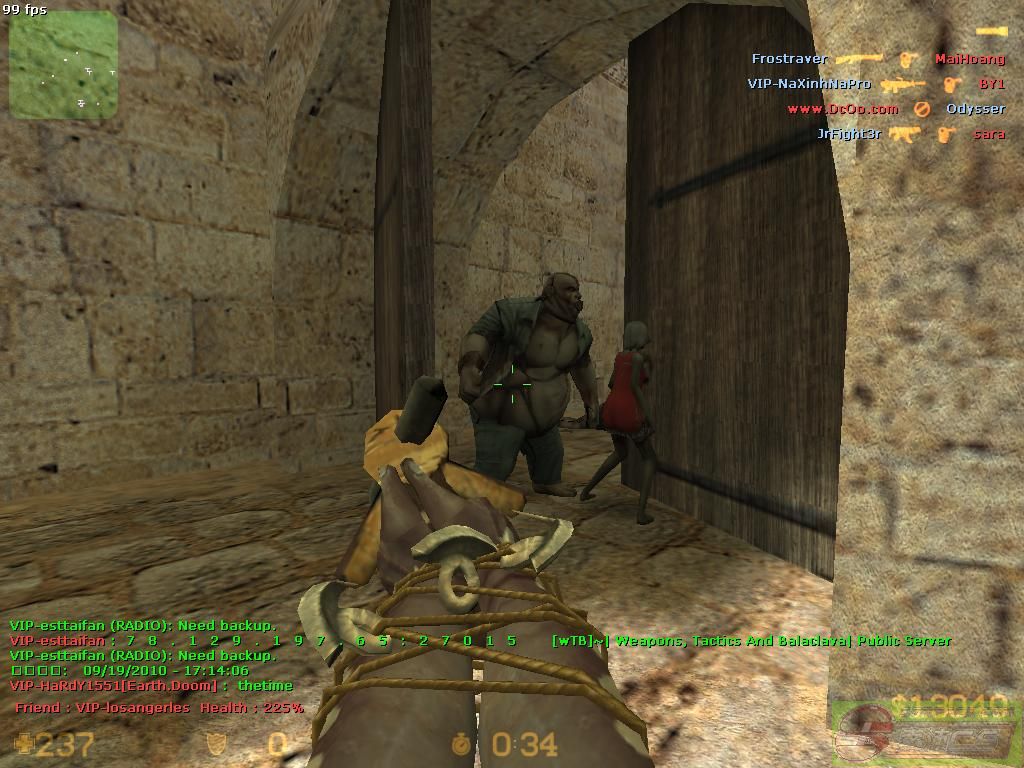
Task: Click the green radar minimap
Action: (64, 65)
